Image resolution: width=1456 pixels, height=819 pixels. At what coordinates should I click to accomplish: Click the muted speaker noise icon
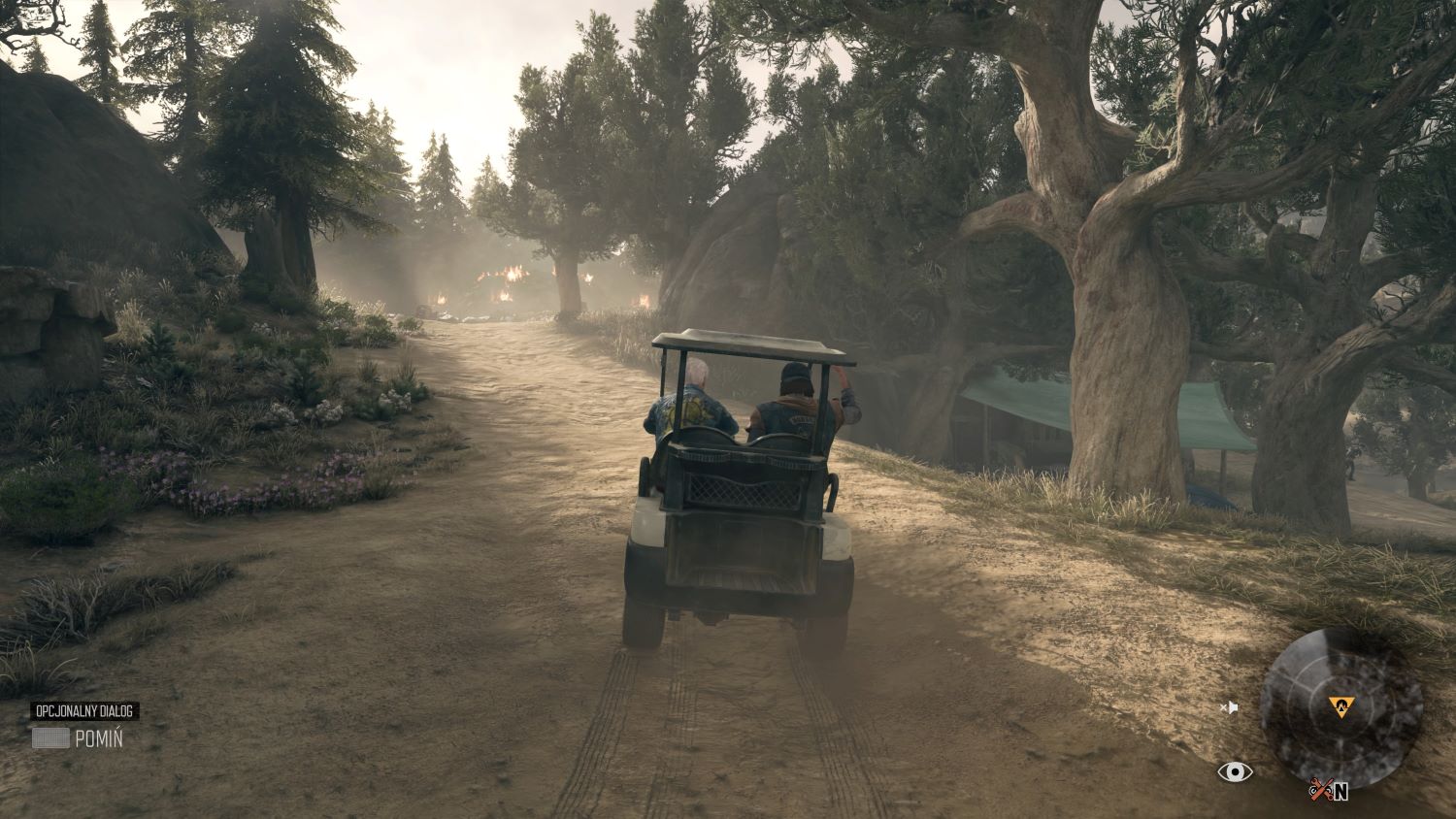tap(1230, 708)
